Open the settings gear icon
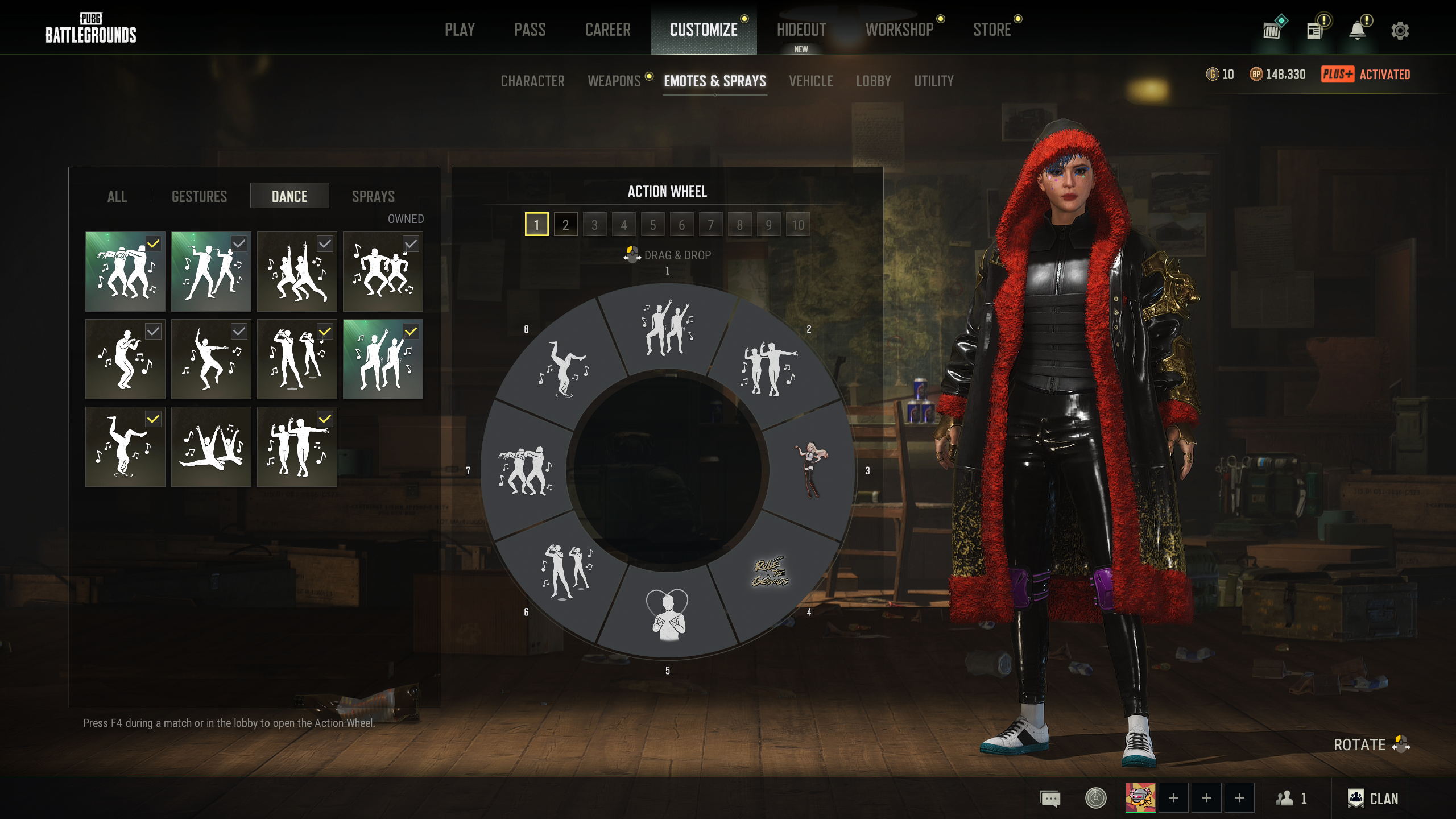 (x=1400, y=31)
